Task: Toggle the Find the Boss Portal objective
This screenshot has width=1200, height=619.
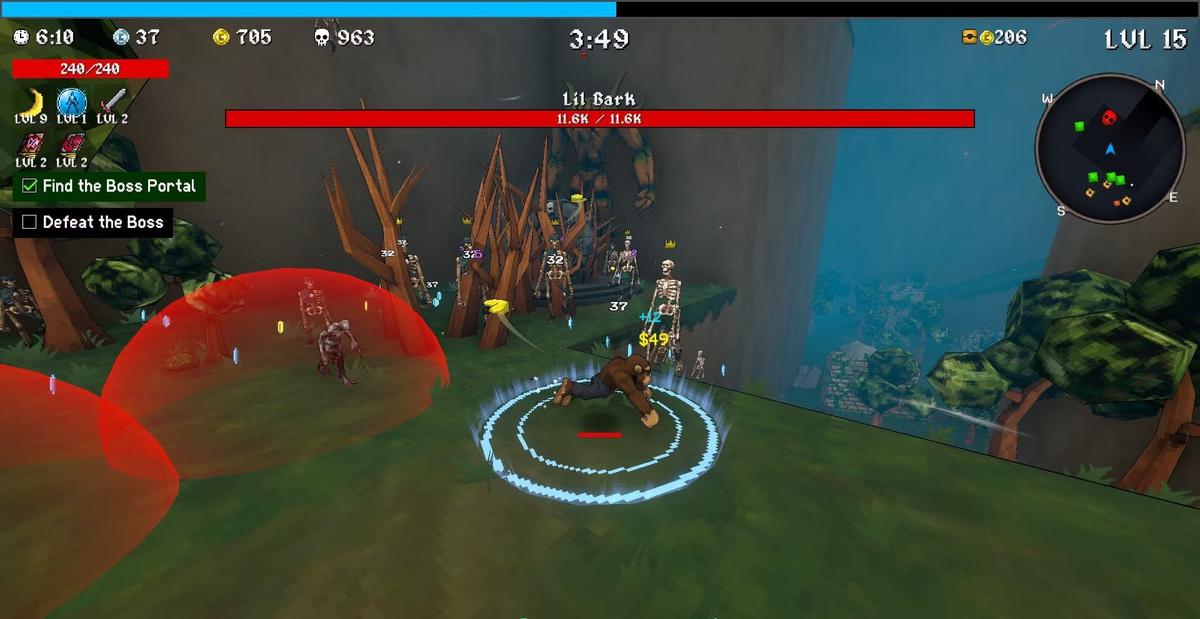Action: (30, 186)
